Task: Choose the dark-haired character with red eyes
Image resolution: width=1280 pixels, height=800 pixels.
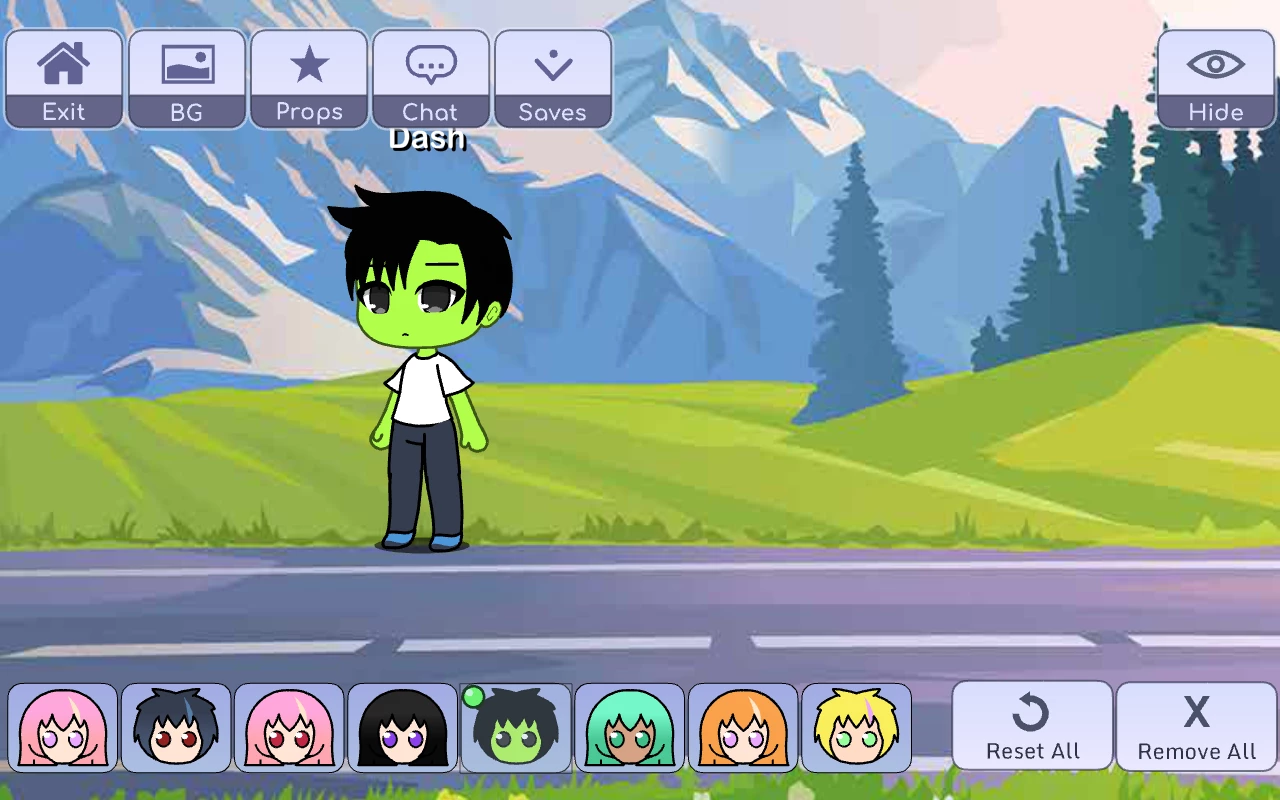Action: point(176,728)
